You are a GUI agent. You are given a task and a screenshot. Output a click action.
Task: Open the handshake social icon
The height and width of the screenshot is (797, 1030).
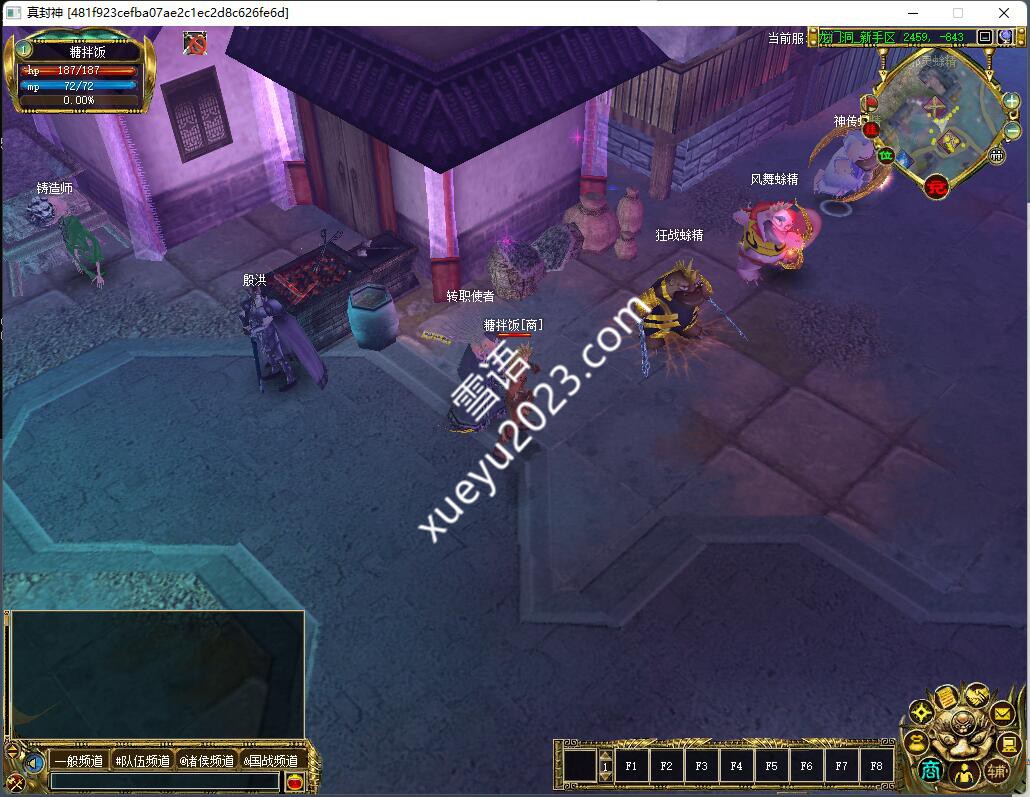pyautogui.click(x=976, y=695)
